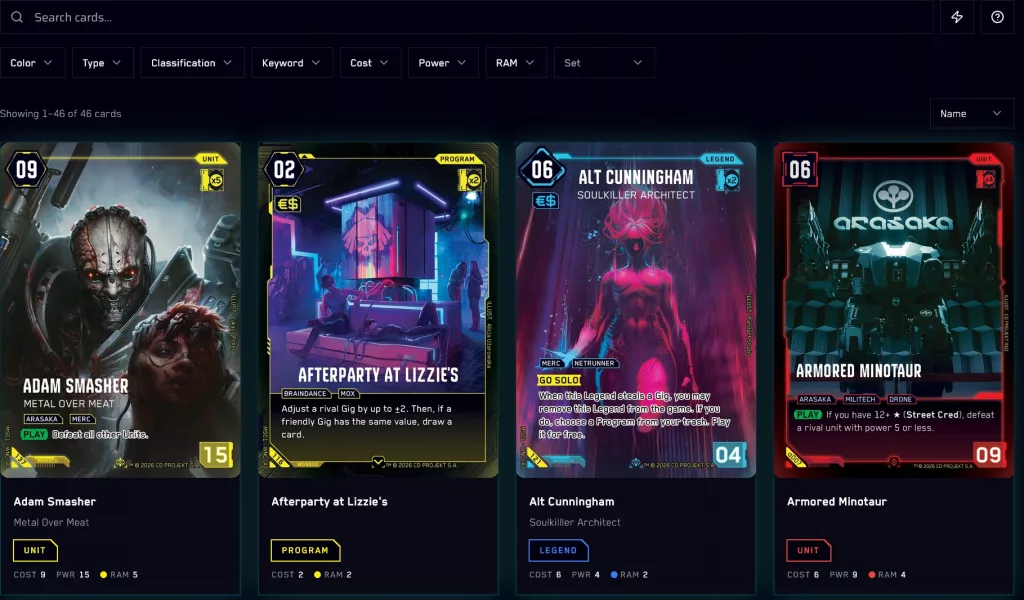This screenshot has height=600, width=1024.
Task: Open the help question mark button
Action: click(997, 17)
